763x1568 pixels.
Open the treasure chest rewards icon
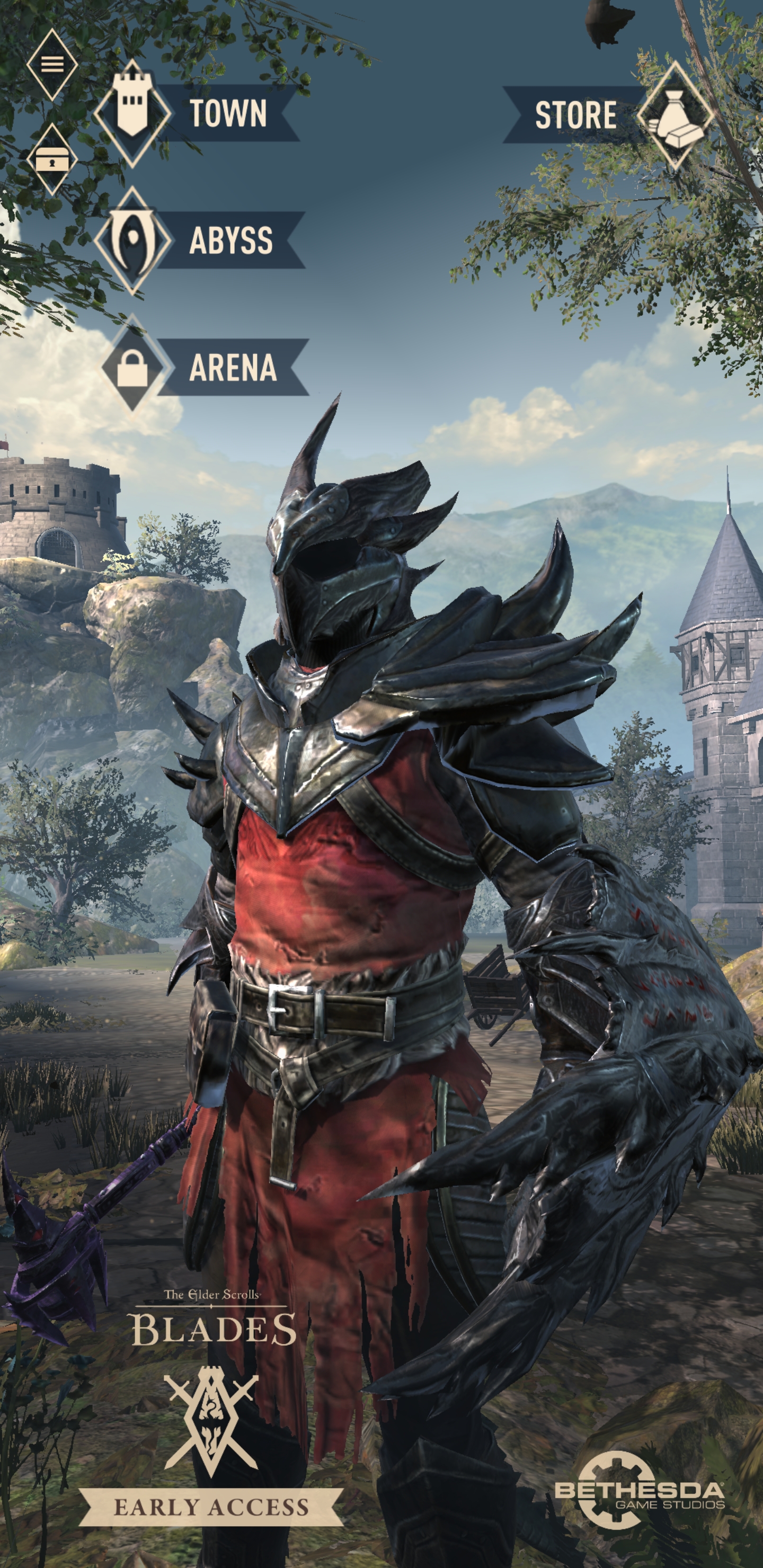tap(52, 162)
